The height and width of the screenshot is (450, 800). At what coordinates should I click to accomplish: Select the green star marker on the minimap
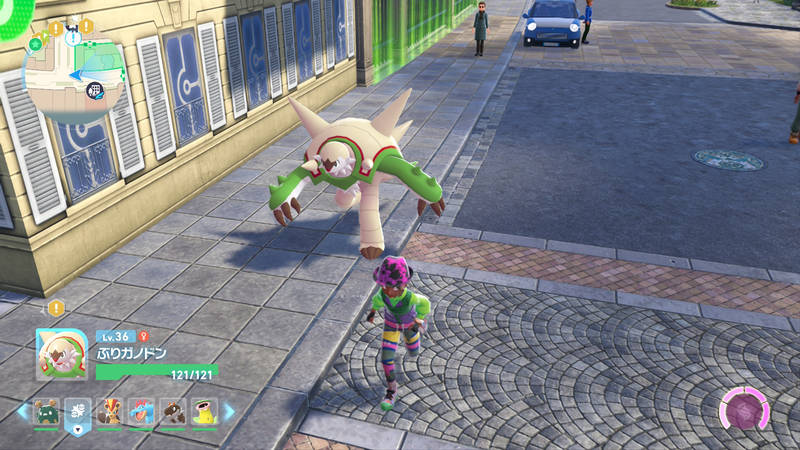(37, 44)
